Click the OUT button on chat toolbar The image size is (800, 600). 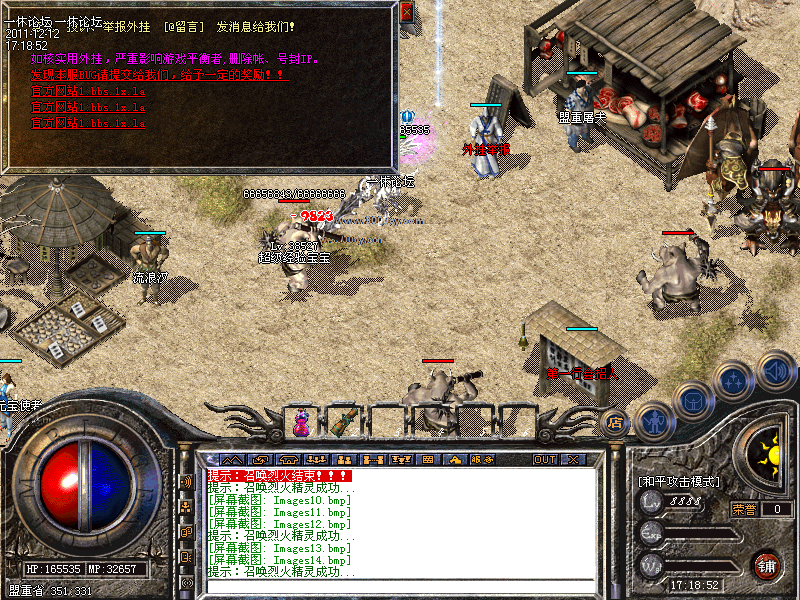coord(544,459)
